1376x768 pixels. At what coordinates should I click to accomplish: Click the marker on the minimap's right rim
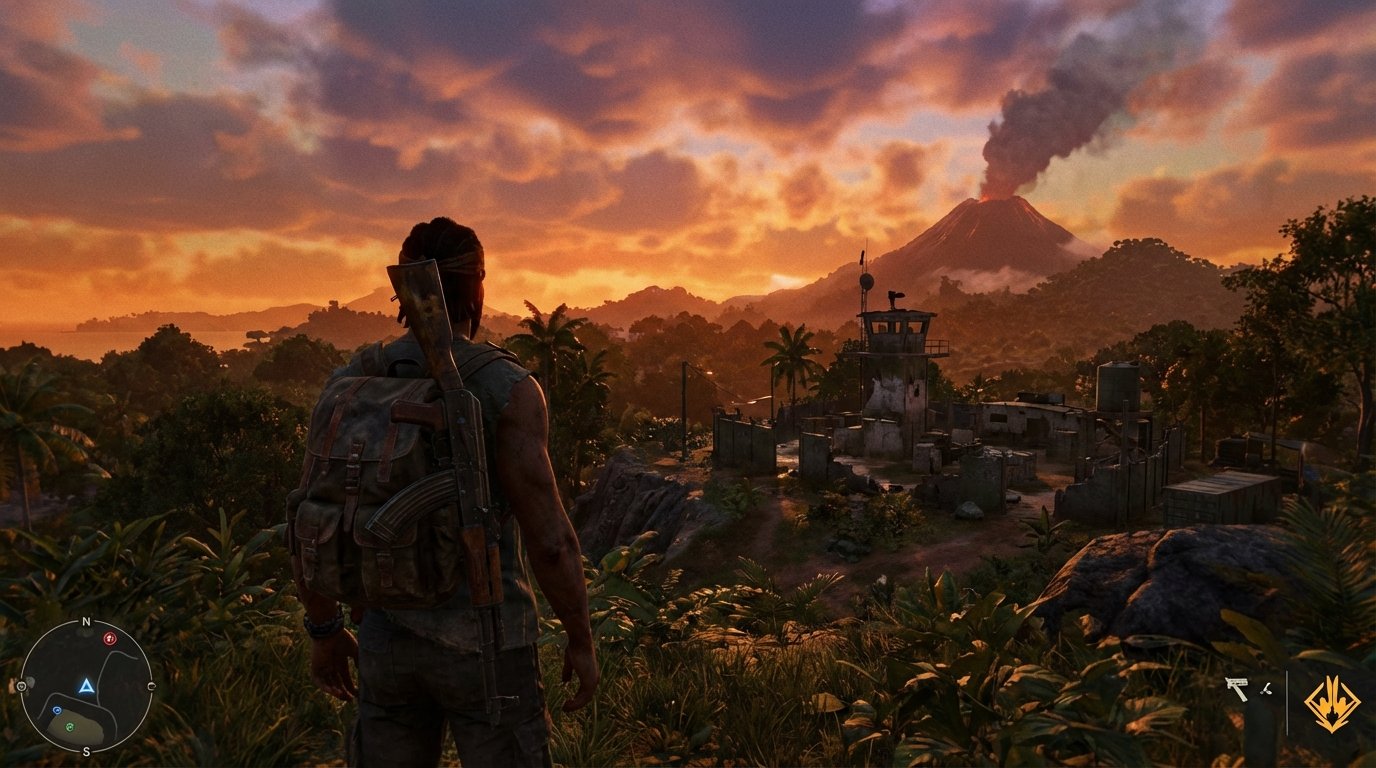(x=152, y=684)
